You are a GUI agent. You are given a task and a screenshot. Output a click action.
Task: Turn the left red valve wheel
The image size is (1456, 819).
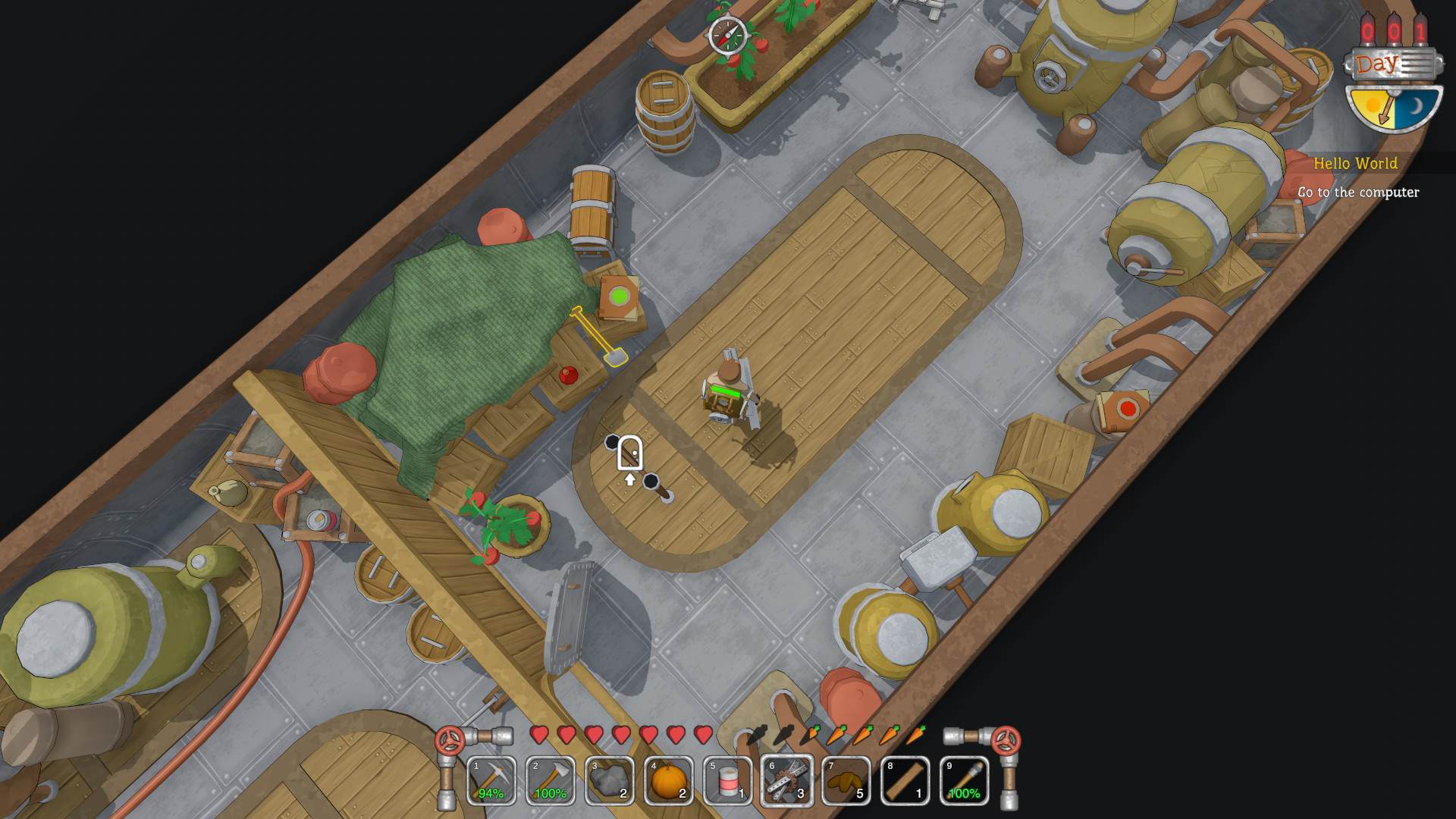450,740
